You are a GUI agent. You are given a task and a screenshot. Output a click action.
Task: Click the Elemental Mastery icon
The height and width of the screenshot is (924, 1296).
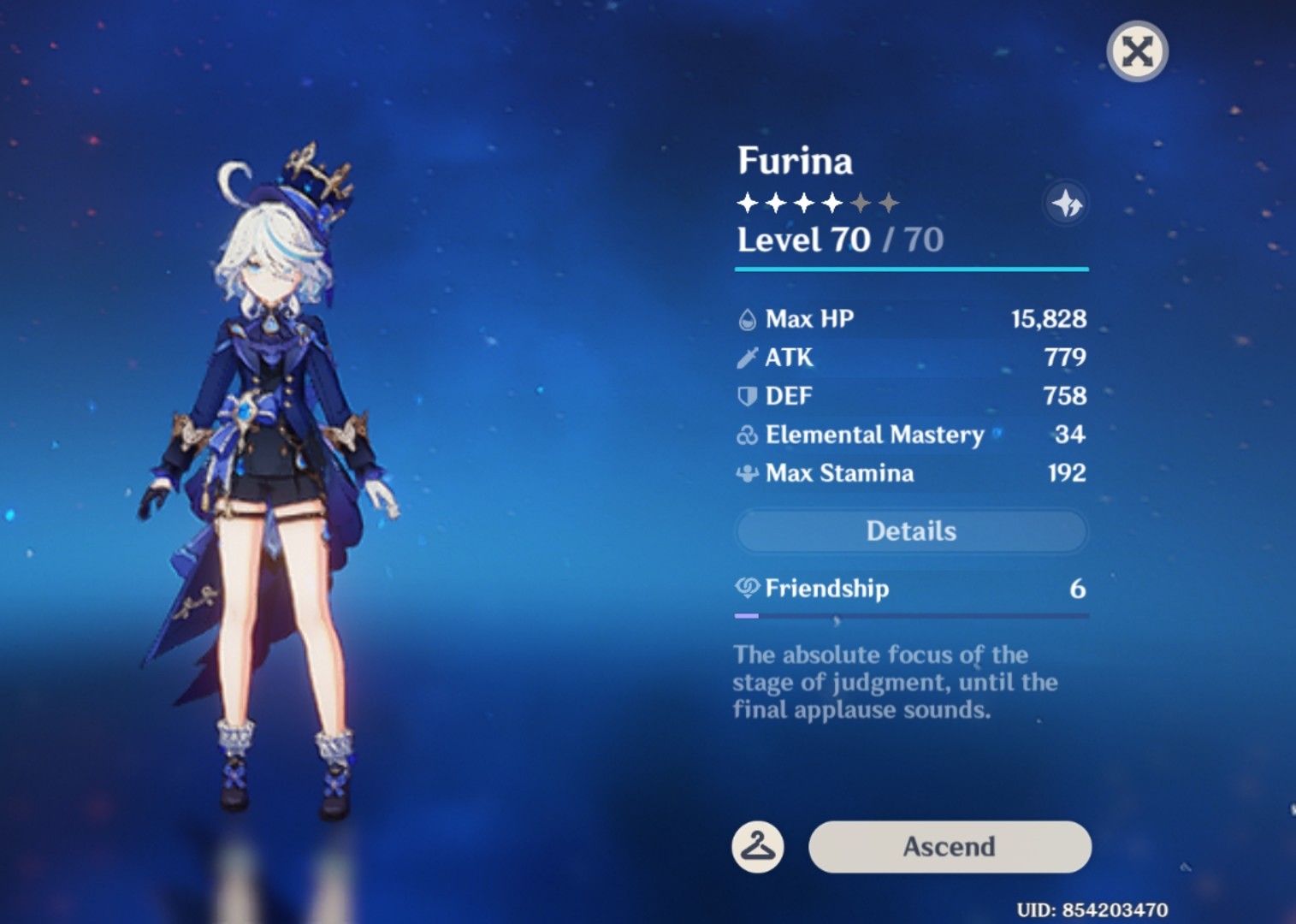(x=746, y=435)
